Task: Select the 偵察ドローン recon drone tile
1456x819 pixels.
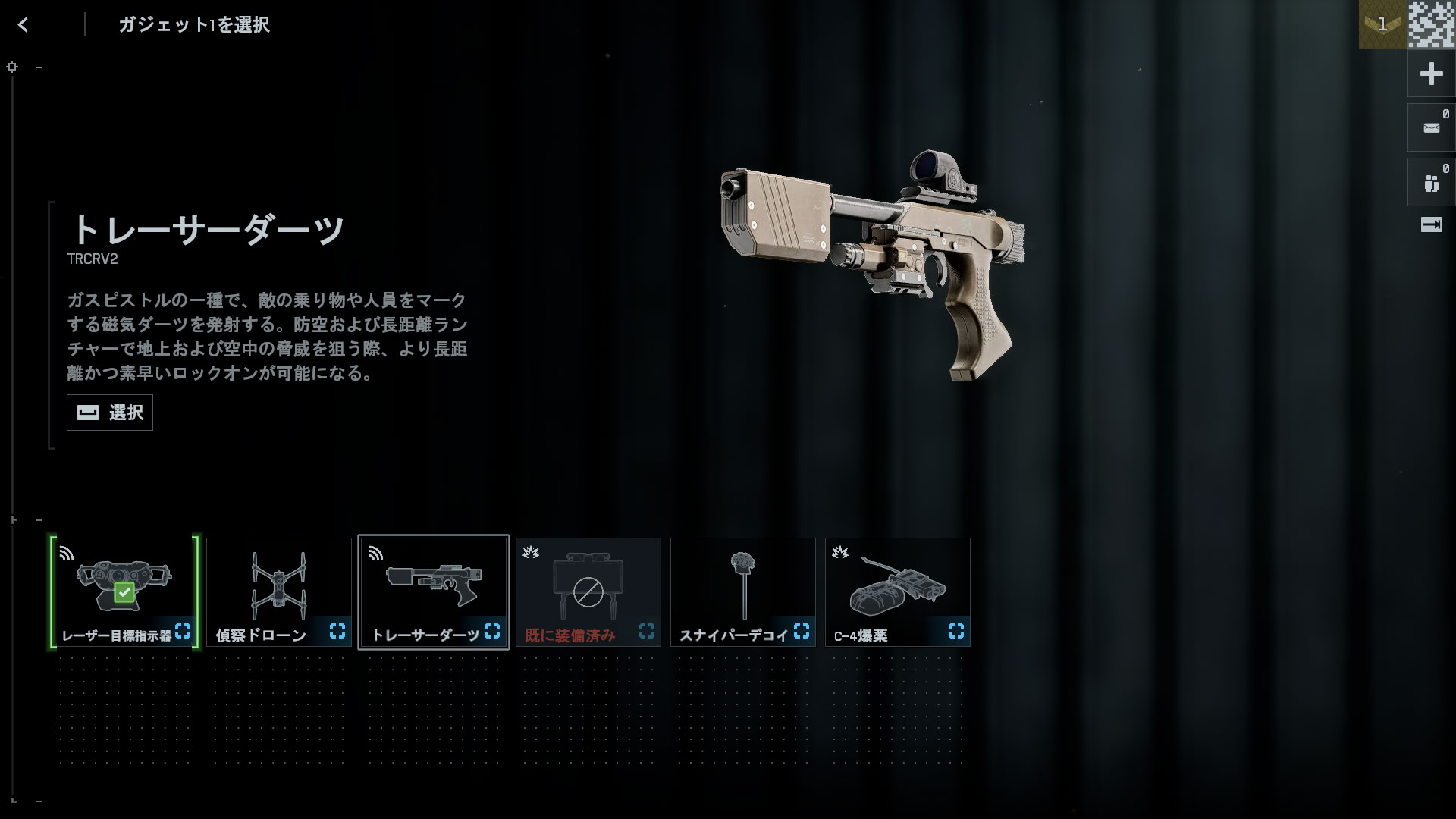Action: pyautogui.click(x=279, y=592)
